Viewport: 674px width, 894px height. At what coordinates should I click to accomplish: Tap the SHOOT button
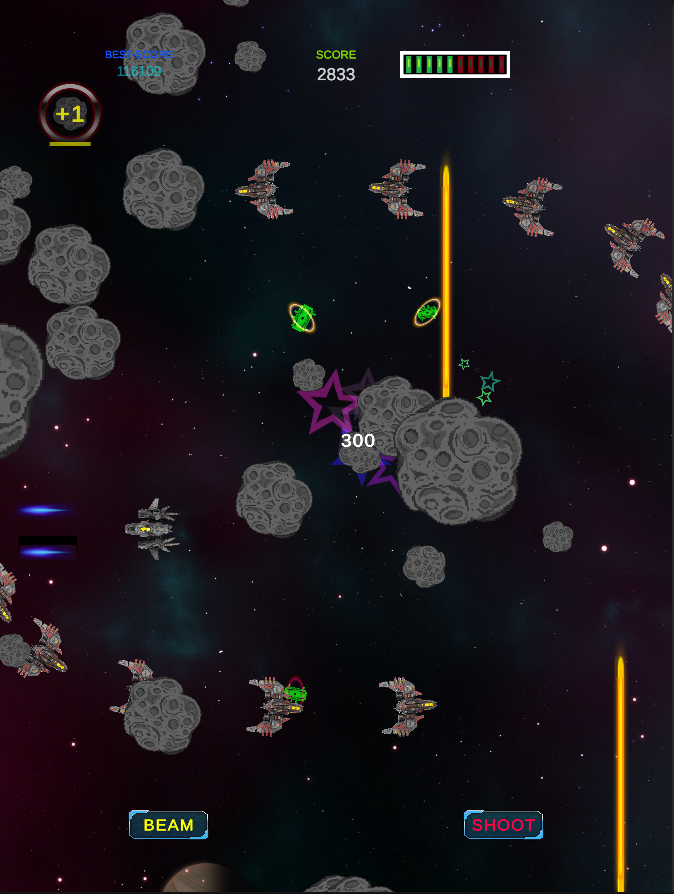(x=503, y=825)
